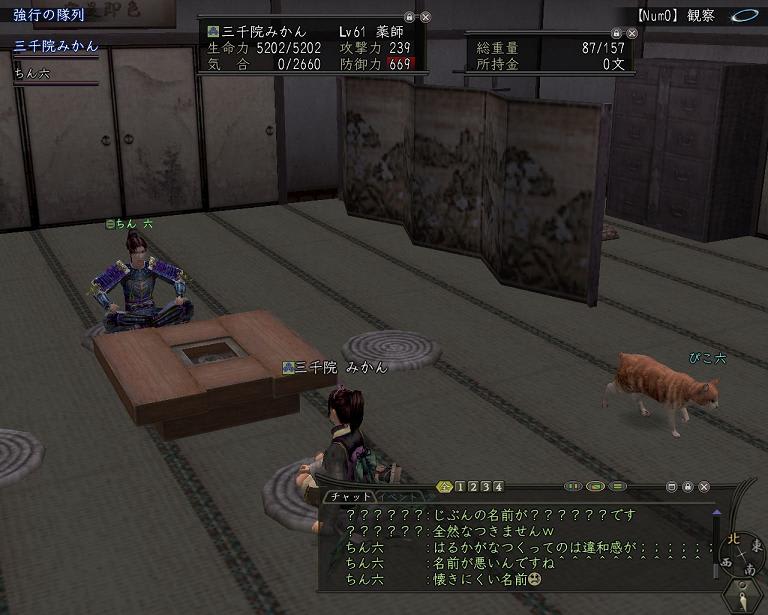Toggle the chat window lock

point(688,487)
